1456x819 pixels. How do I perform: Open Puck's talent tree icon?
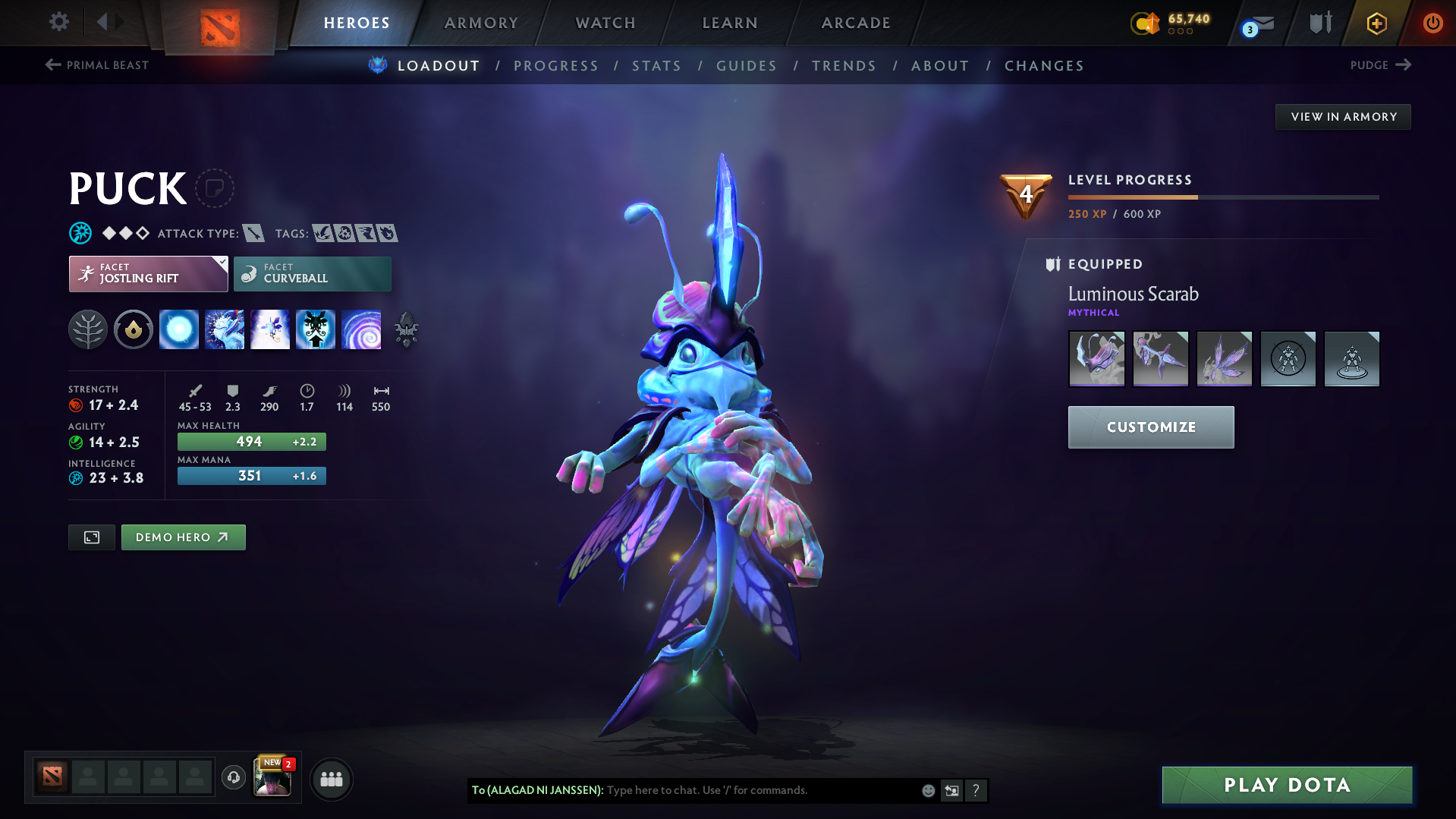(x=87, y=329)
